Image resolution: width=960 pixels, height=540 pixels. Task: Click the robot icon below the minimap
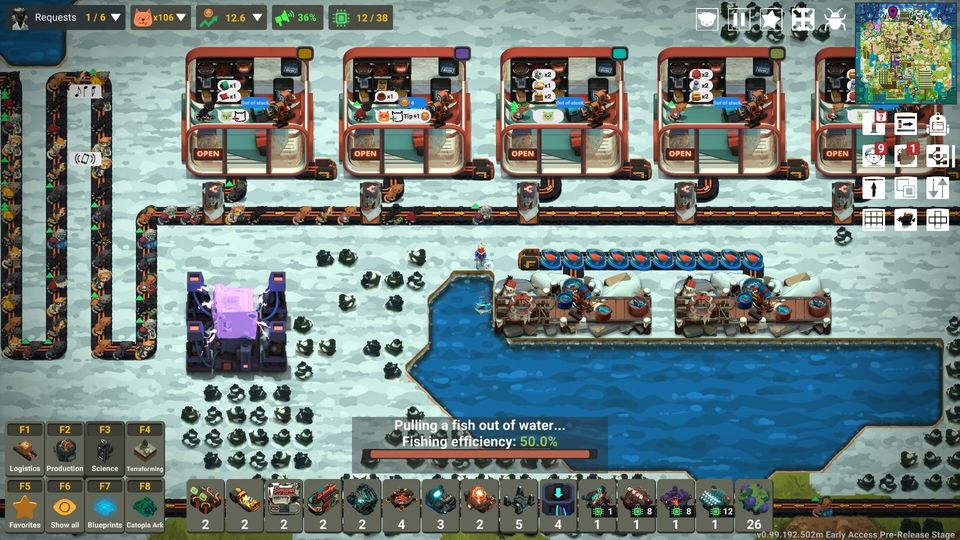(x=937, y=124)
